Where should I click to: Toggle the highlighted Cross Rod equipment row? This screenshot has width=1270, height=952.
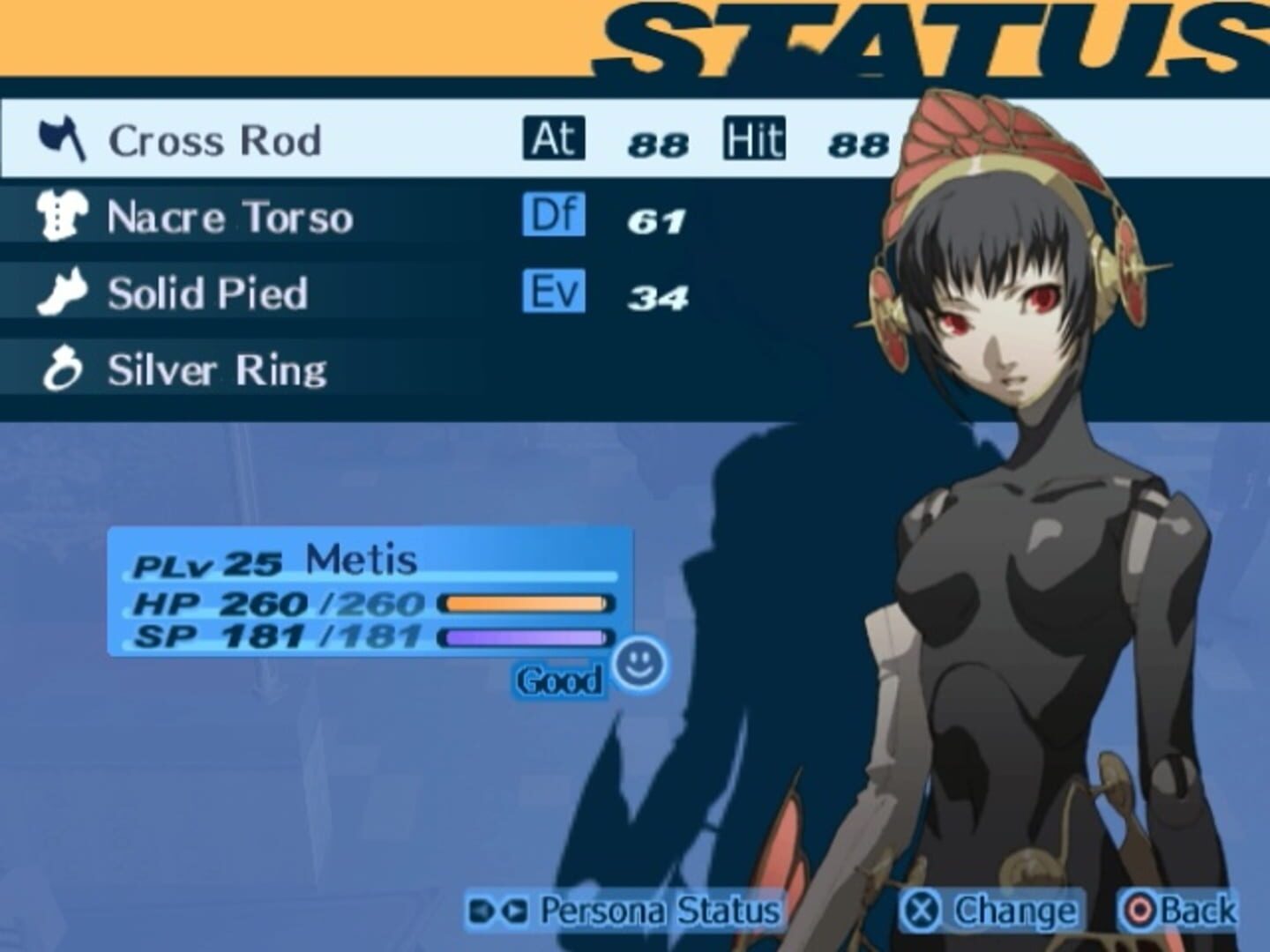pos(265,138)
